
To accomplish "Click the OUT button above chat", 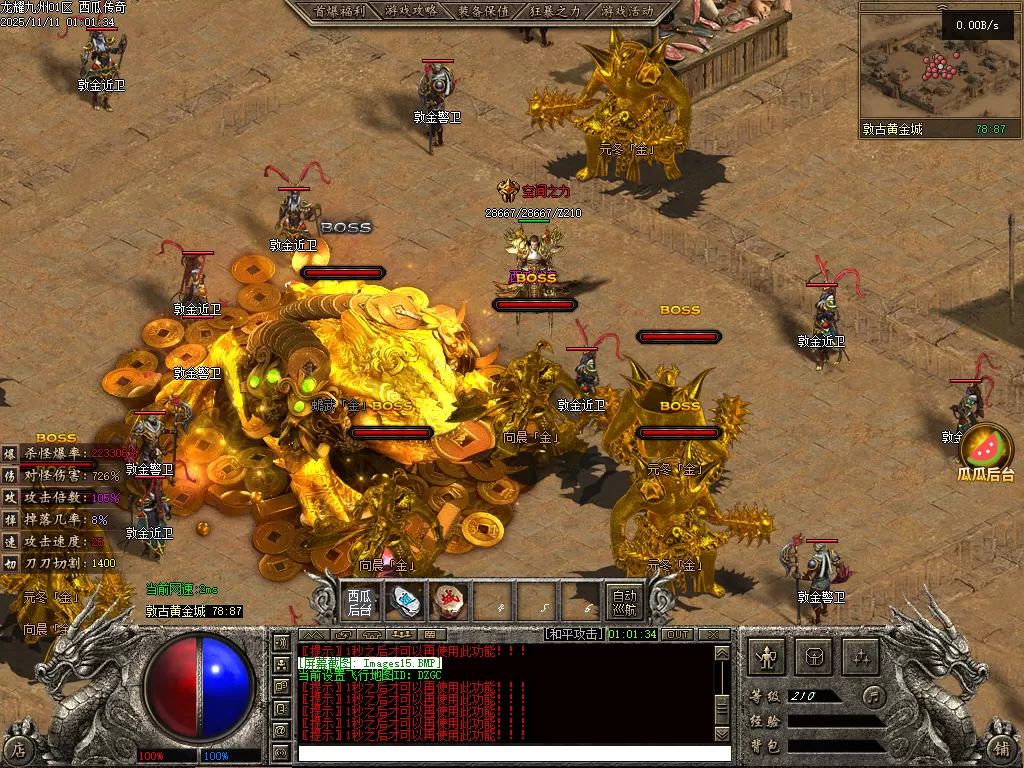I will (678, 634).
